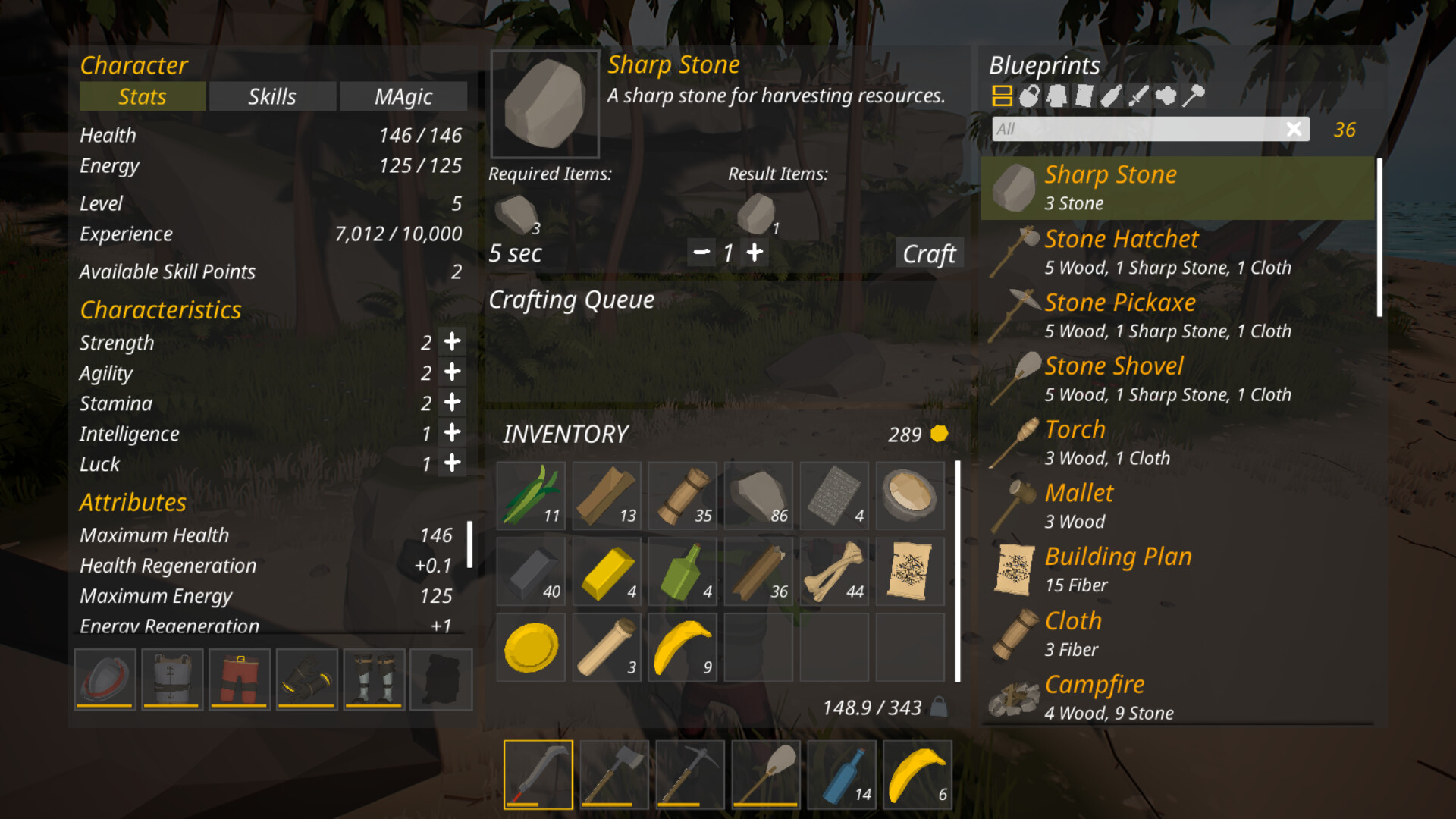The width and height of the screenshot is (1456, 819).
Task: Select the banana stack in the inventory
Action: pos(682,647)
